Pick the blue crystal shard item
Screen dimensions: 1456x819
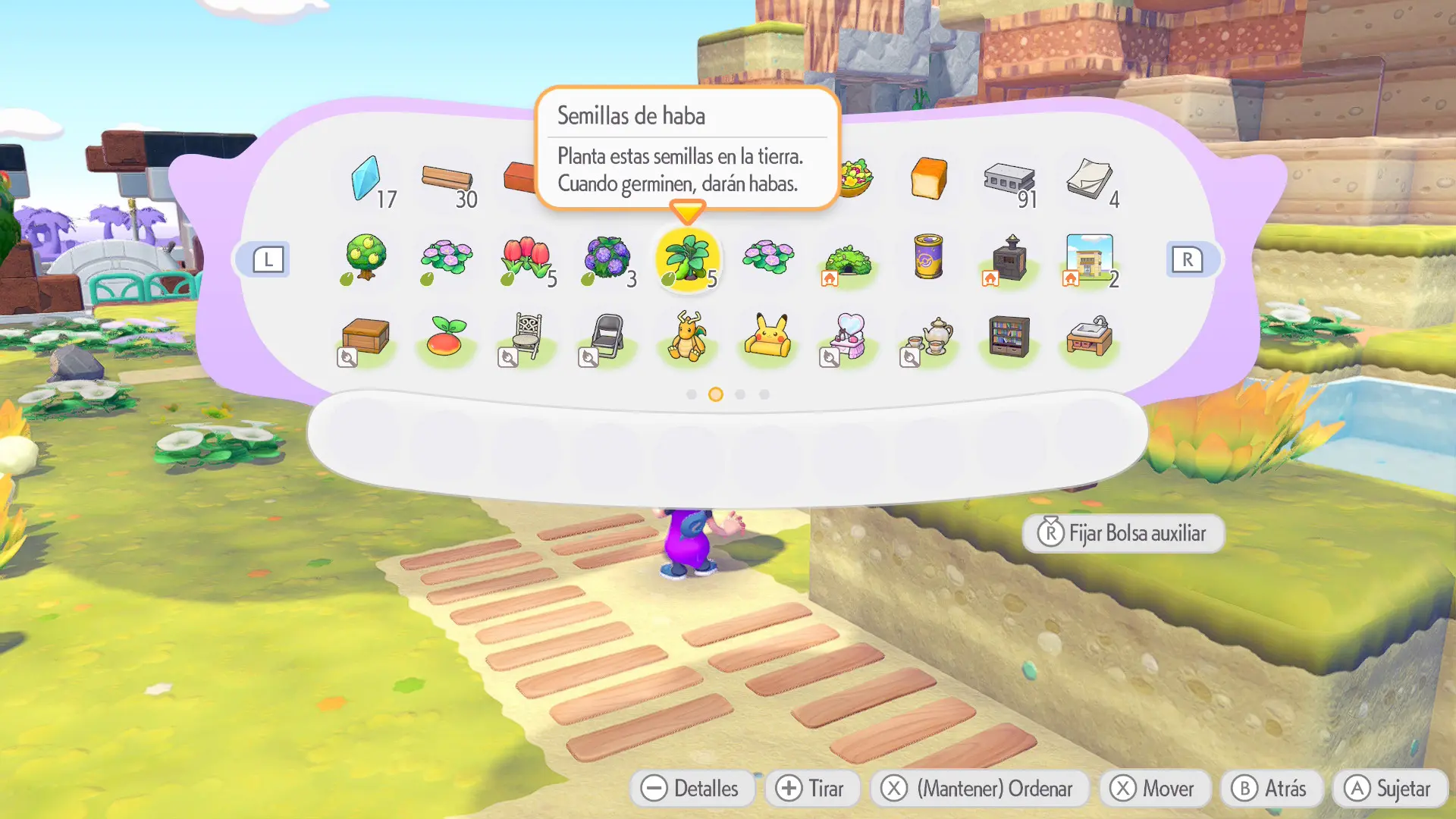(x=366, y=179)
